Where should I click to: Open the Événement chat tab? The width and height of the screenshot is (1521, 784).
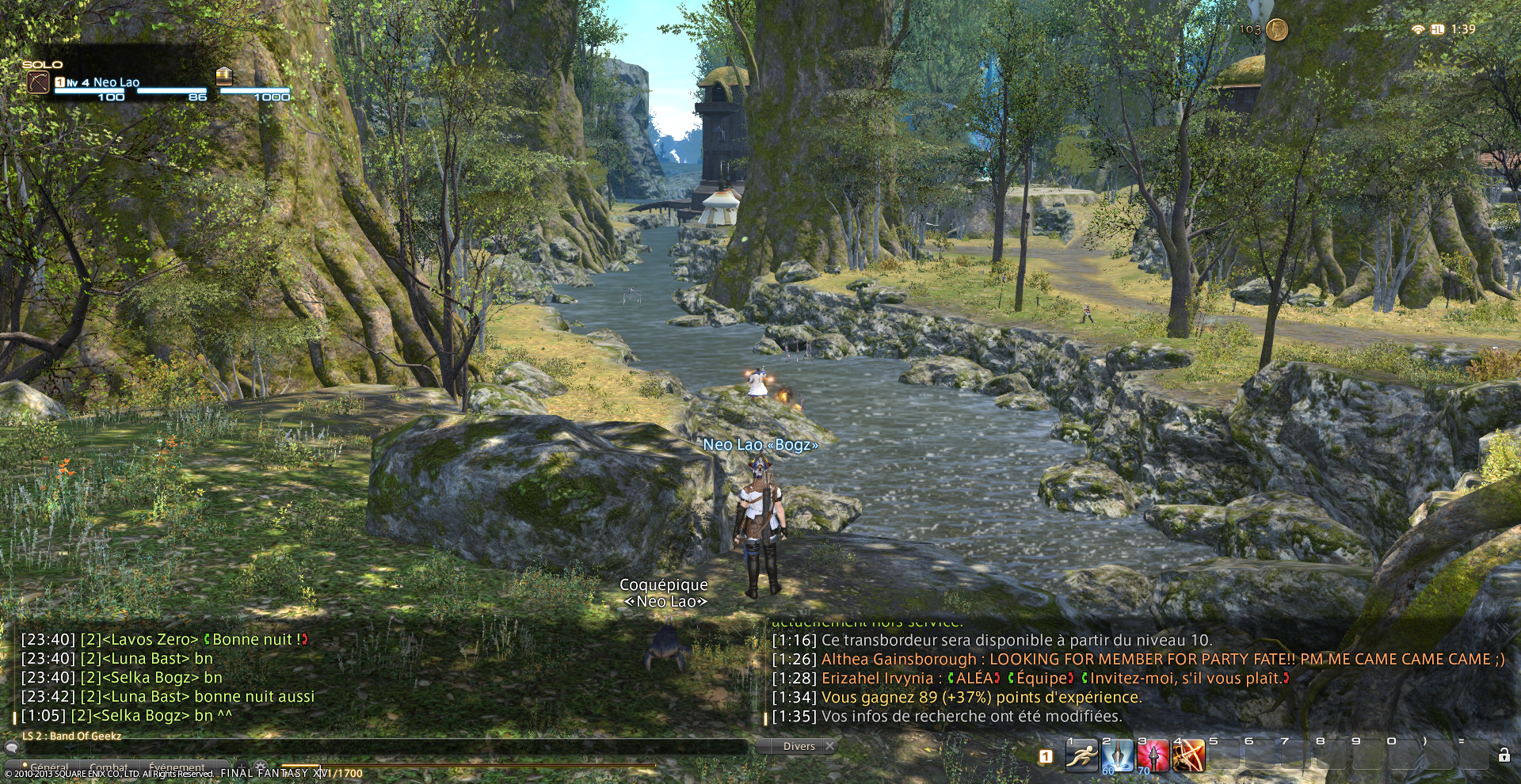click(x=177, y=767)
